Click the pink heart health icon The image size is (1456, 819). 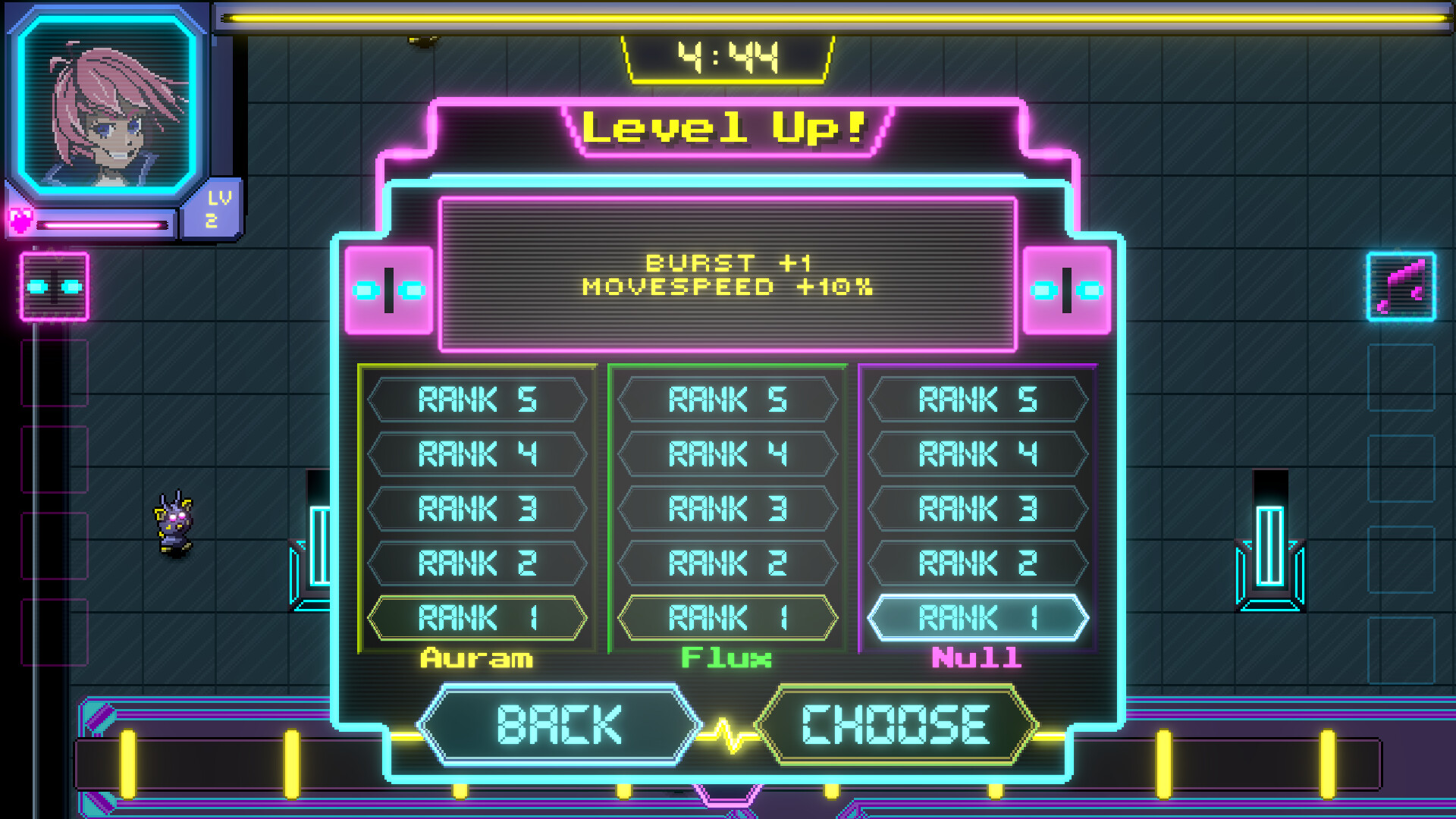coord(20,221)
